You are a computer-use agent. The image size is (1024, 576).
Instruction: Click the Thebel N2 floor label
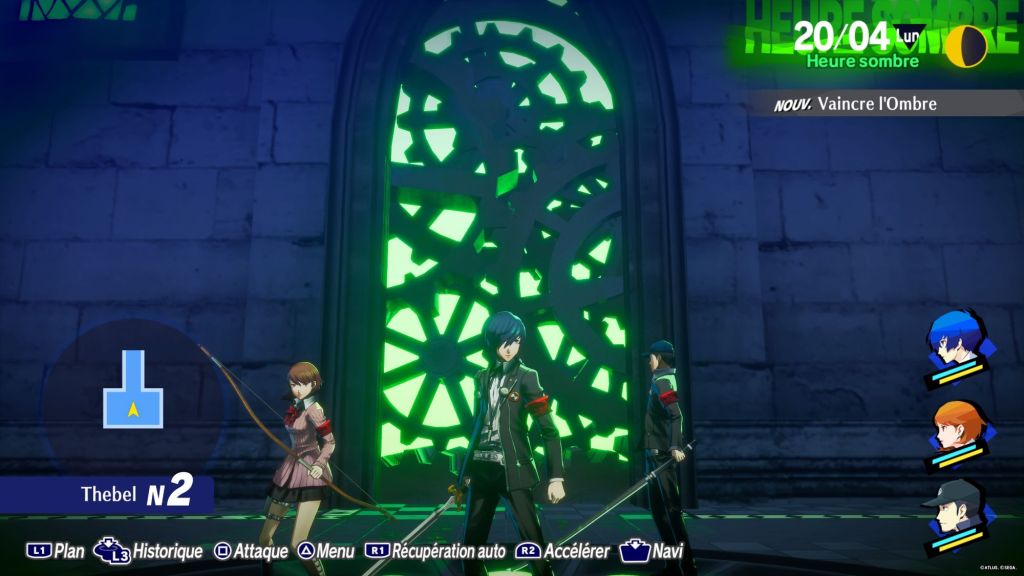(x=135, y=494)
